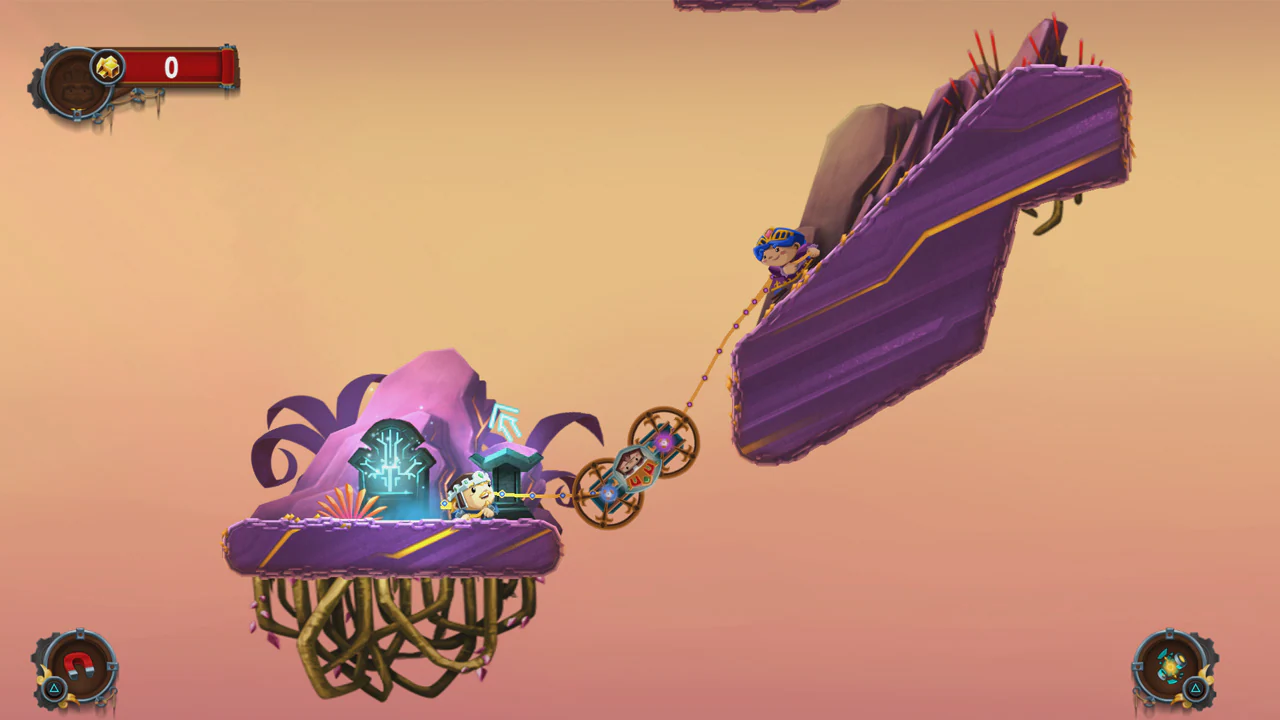Click the chariot between the two wheels
The height and width of the screenshot is (720, 1280).
(x=635, y=468)
